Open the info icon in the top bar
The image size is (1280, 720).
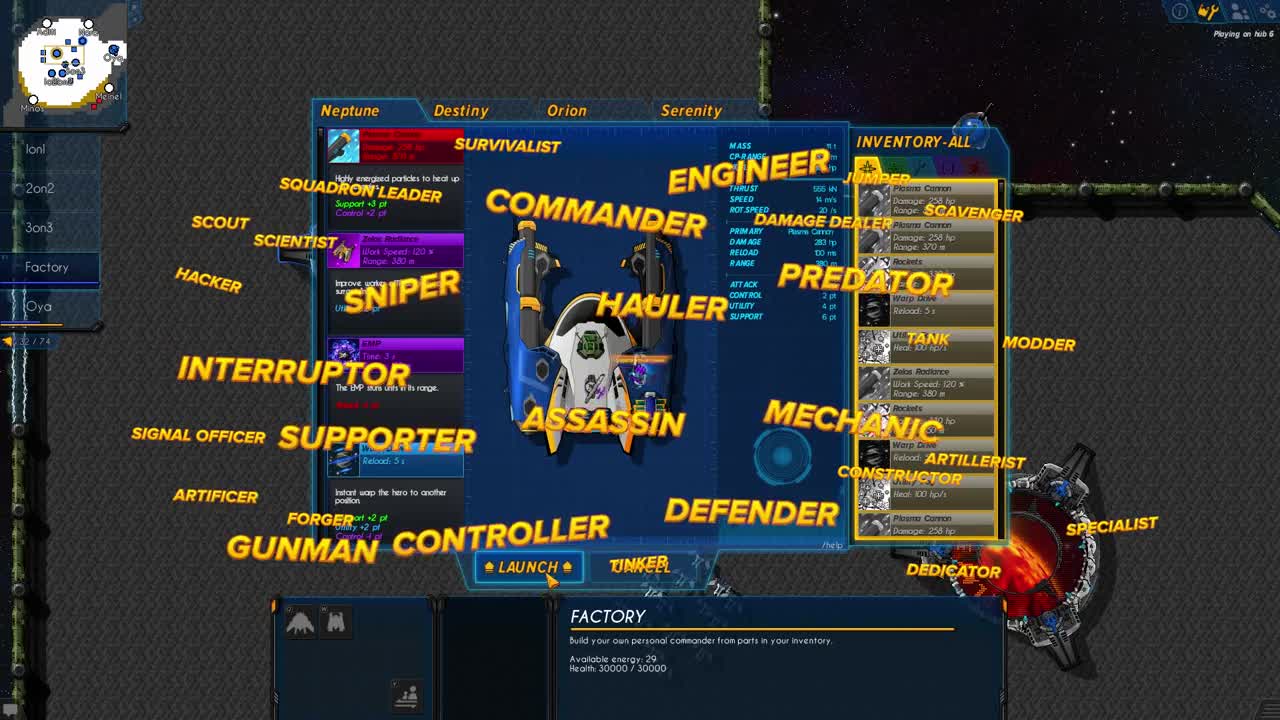pos(1178,11)
